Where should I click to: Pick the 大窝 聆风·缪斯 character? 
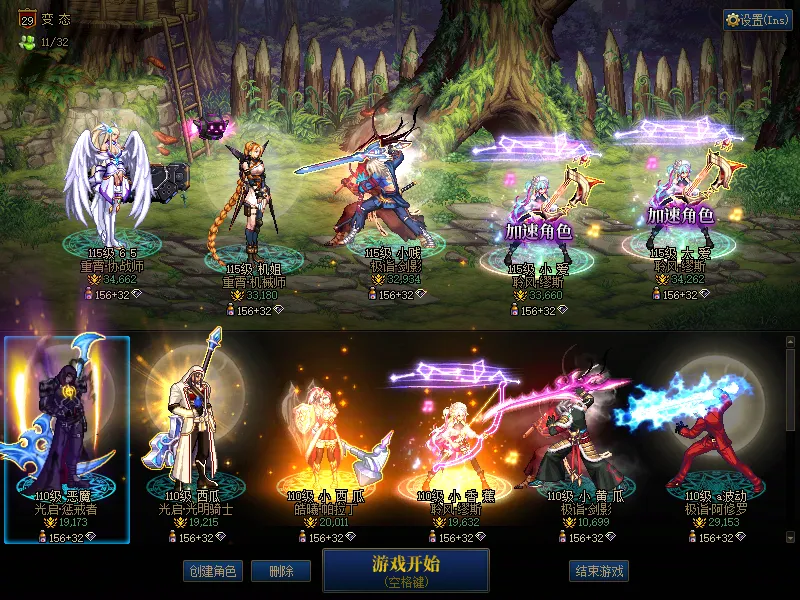coord(681,205)
